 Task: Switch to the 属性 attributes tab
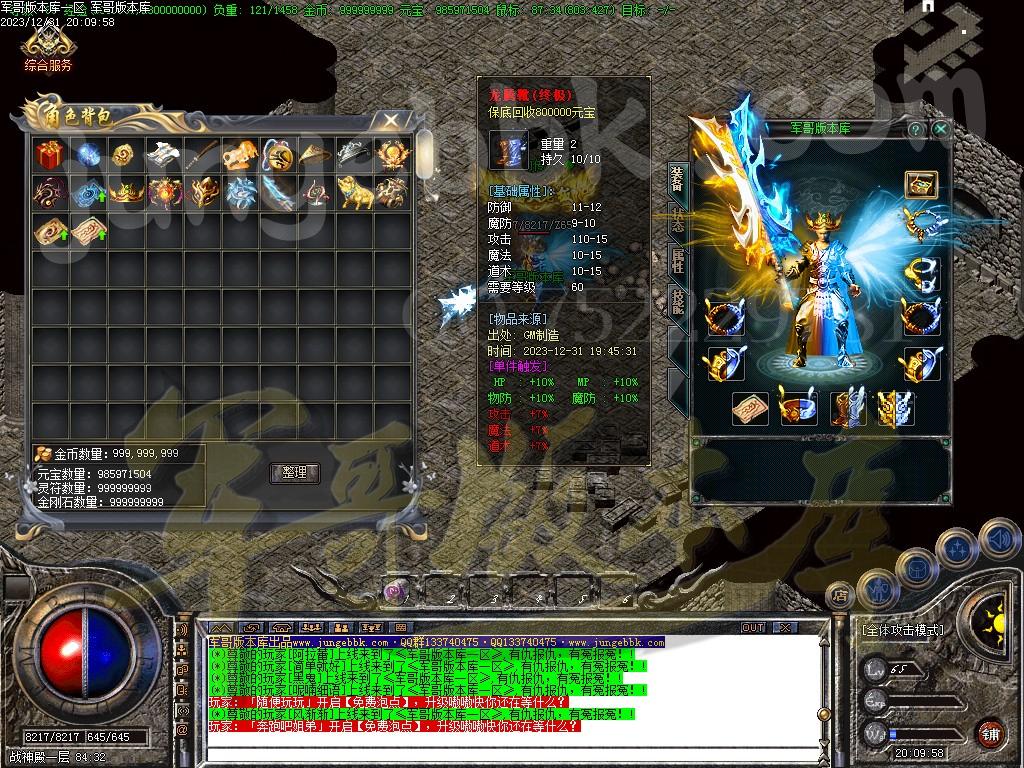pos(677,262)
